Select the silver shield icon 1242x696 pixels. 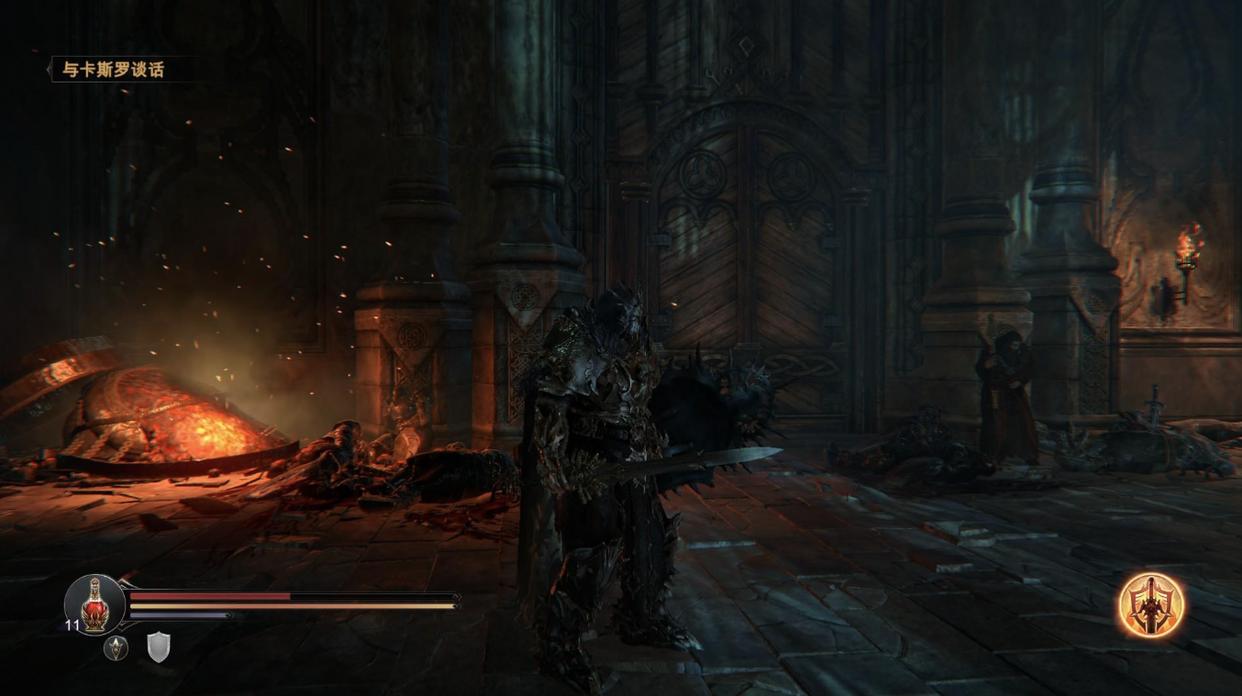tap(159, 647)
